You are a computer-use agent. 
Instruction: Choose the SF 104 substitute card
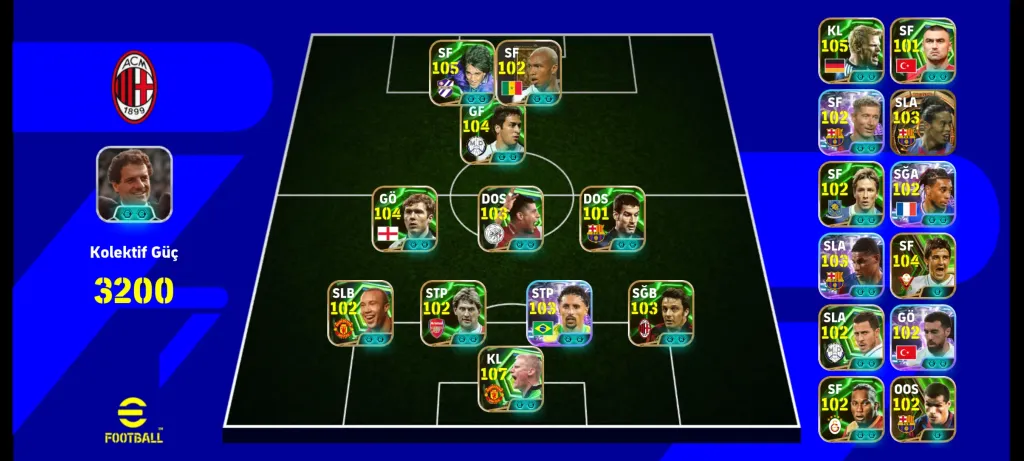coord(923,266)
